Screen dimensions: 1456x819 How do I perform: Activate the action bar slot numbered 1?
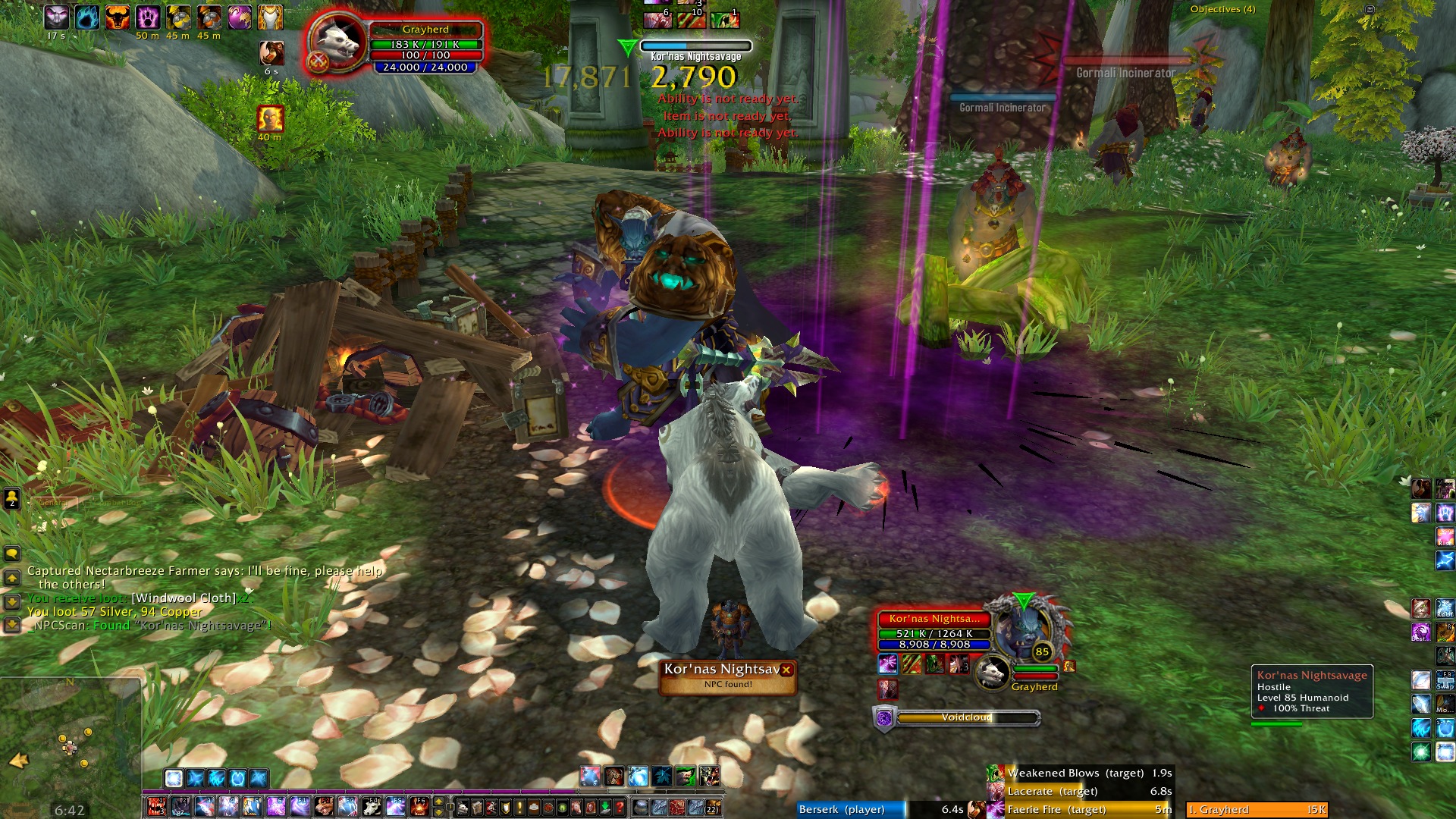coord(156,807)
